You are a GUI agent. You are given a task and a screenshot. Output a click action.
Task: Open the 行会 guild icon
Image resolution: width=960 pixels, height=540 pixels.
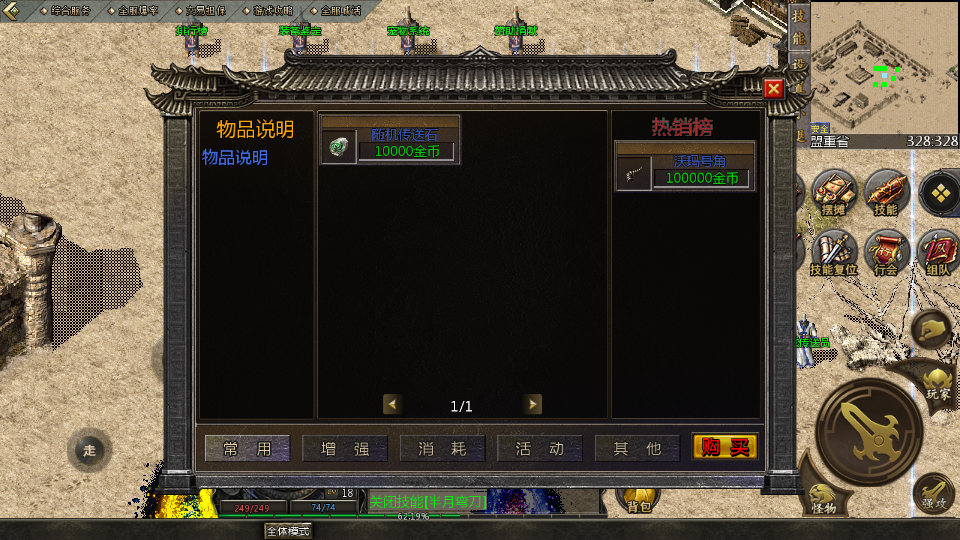pos(885,251)
